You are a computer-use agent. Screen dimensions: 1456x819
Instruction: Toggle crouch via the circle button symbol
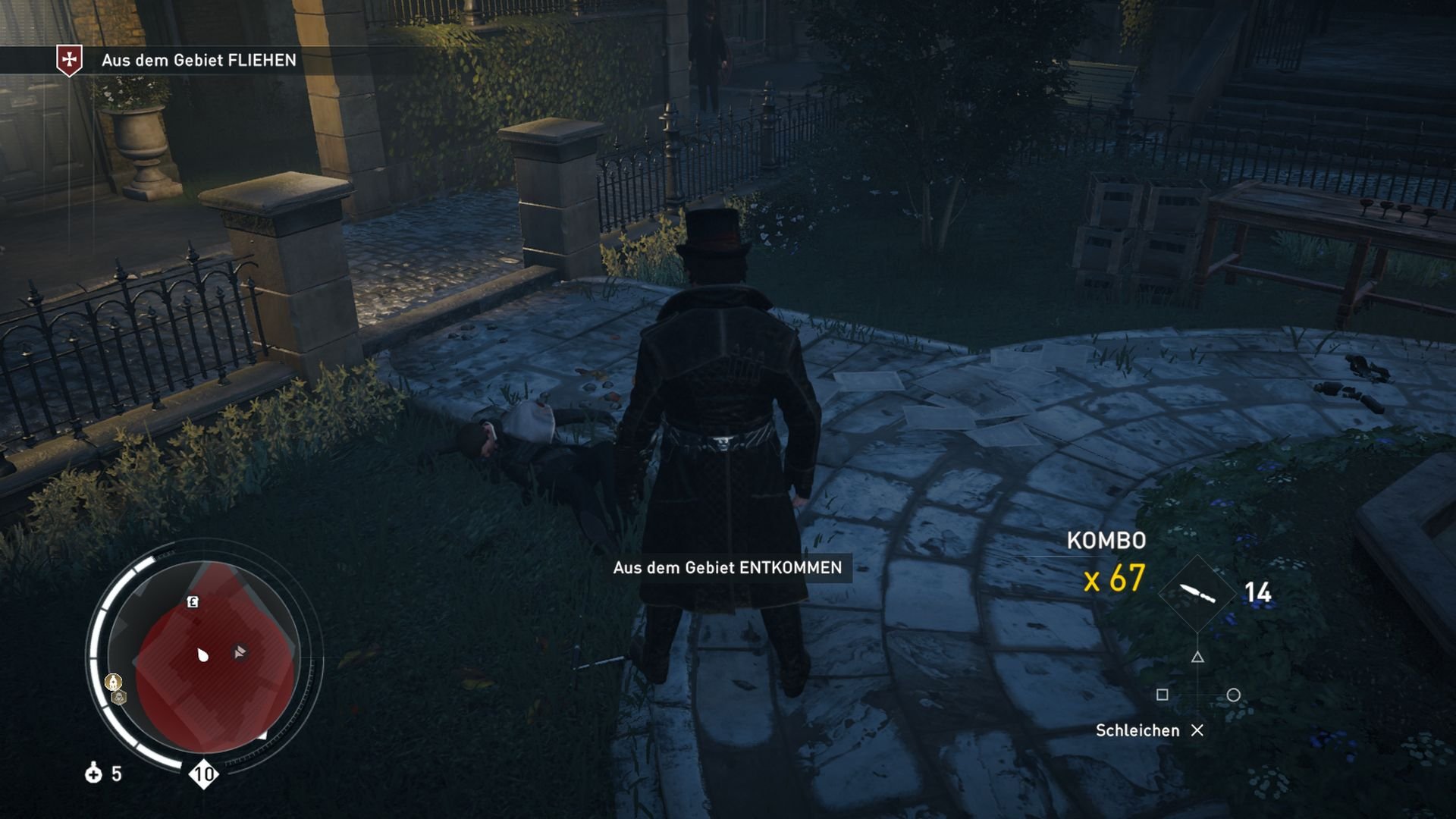(1233, 696)
